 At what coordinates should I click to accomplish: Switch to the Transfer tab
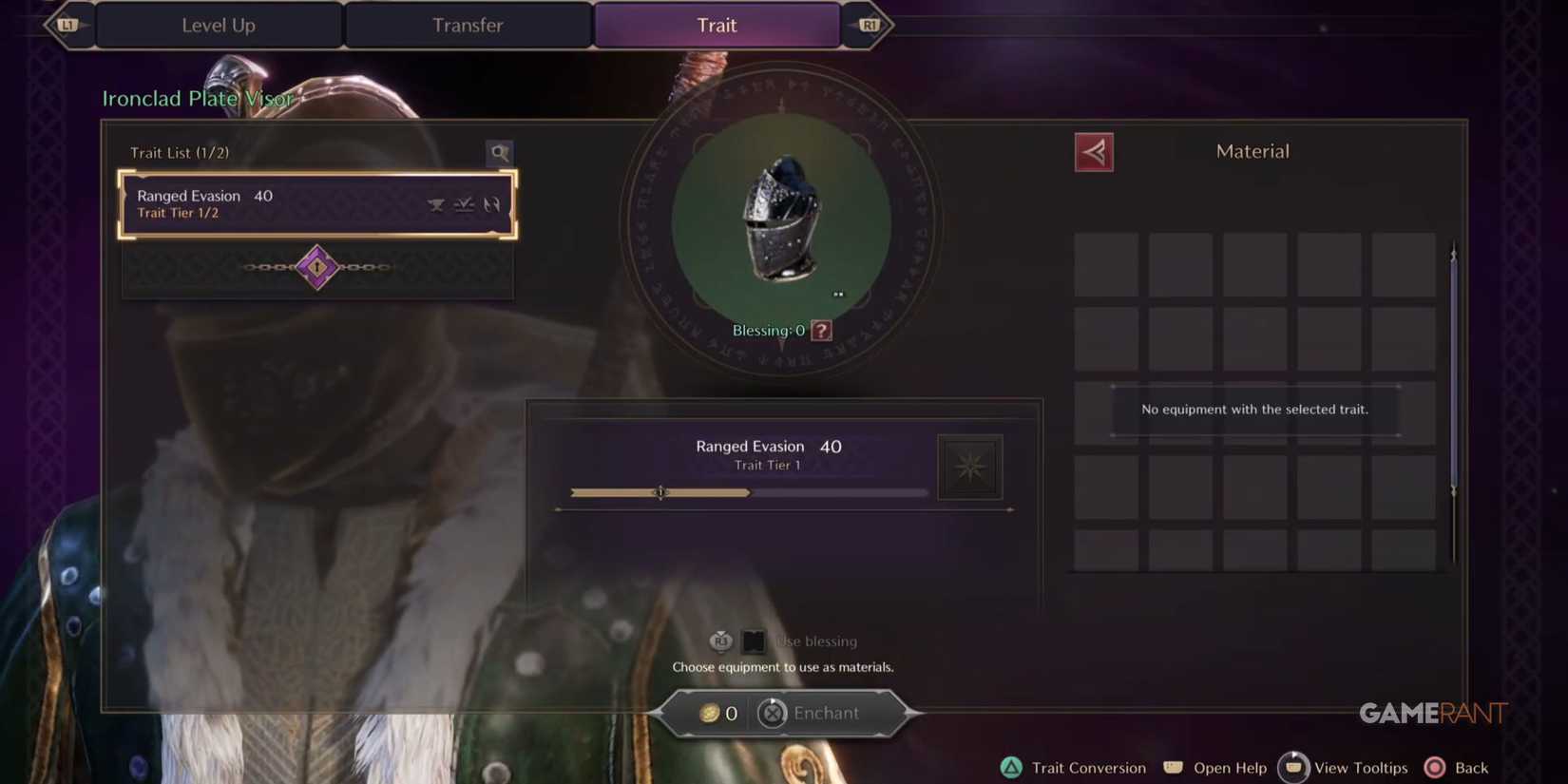(468, 25)
